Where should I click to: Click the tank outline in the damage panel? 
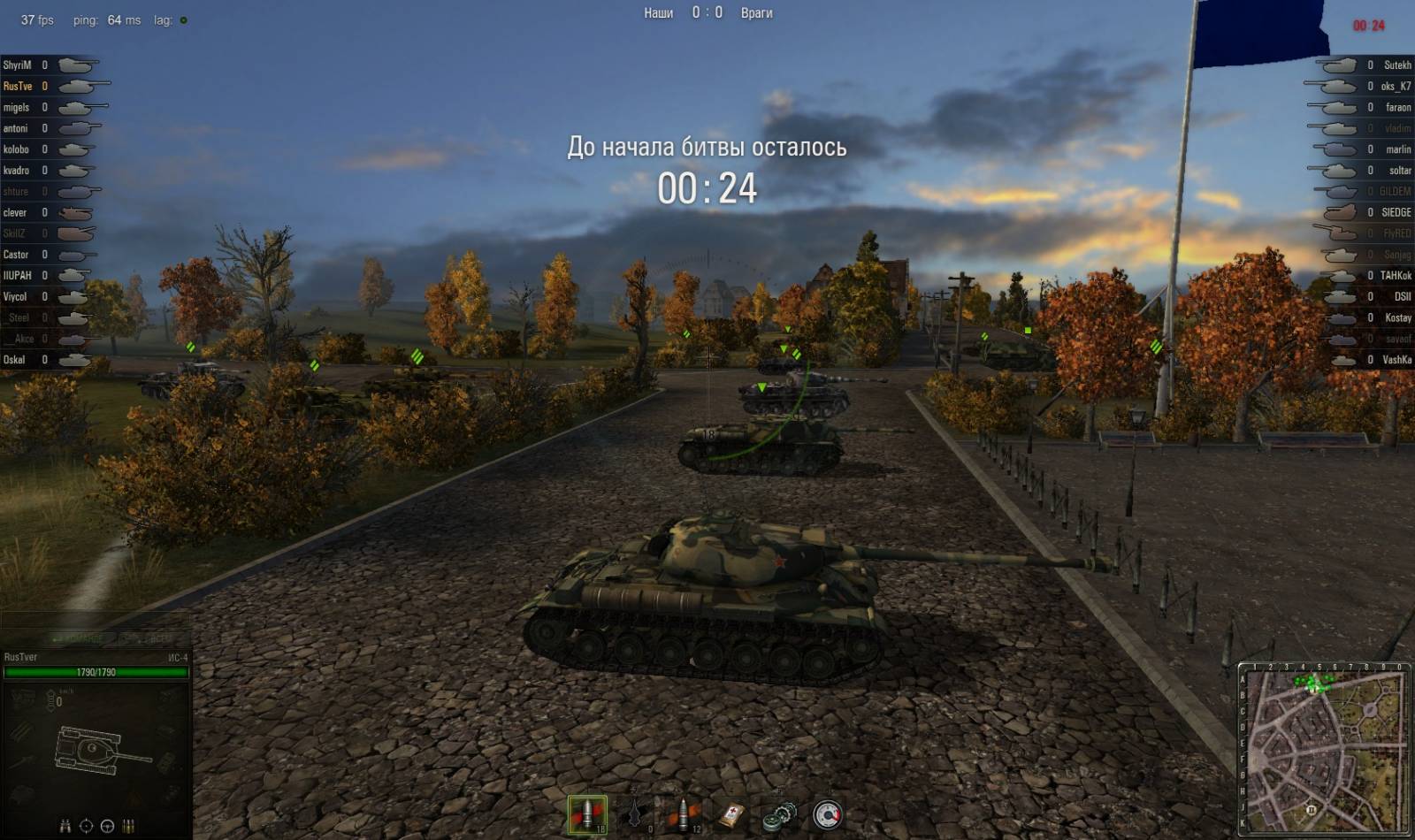(99, 751)
